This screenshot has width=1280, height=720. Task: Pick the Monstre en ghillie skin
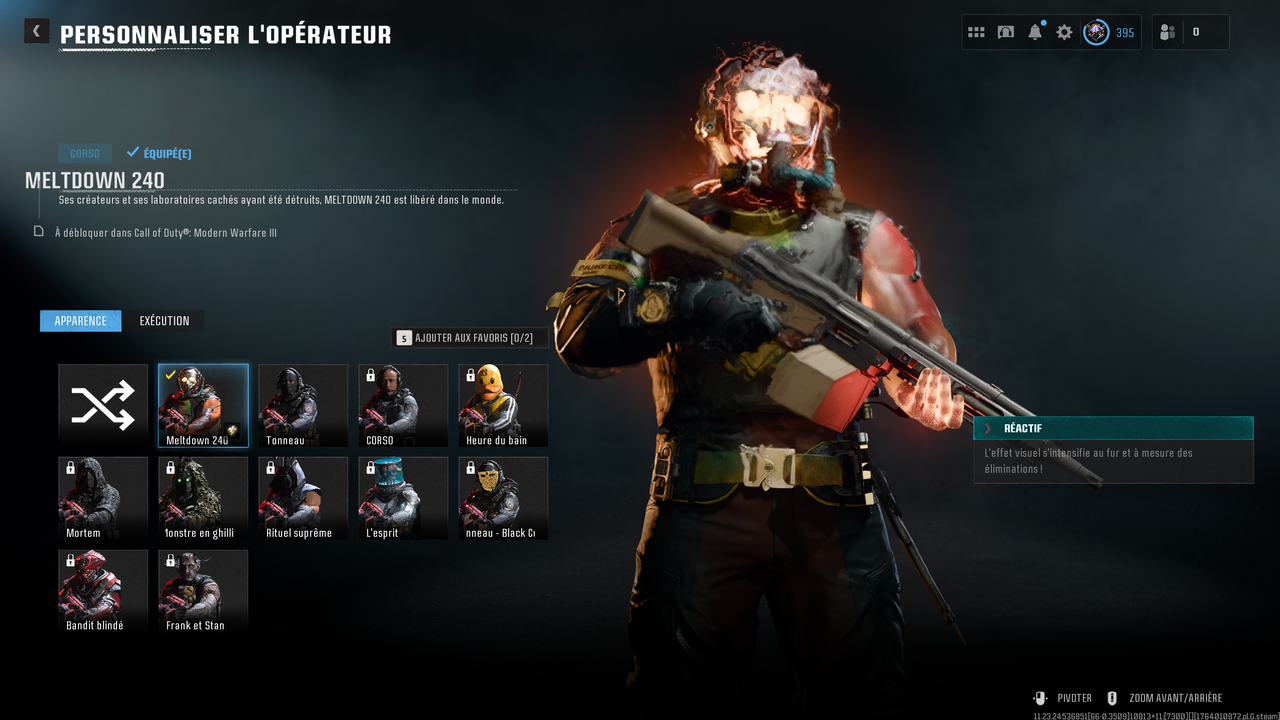point(203,498)
